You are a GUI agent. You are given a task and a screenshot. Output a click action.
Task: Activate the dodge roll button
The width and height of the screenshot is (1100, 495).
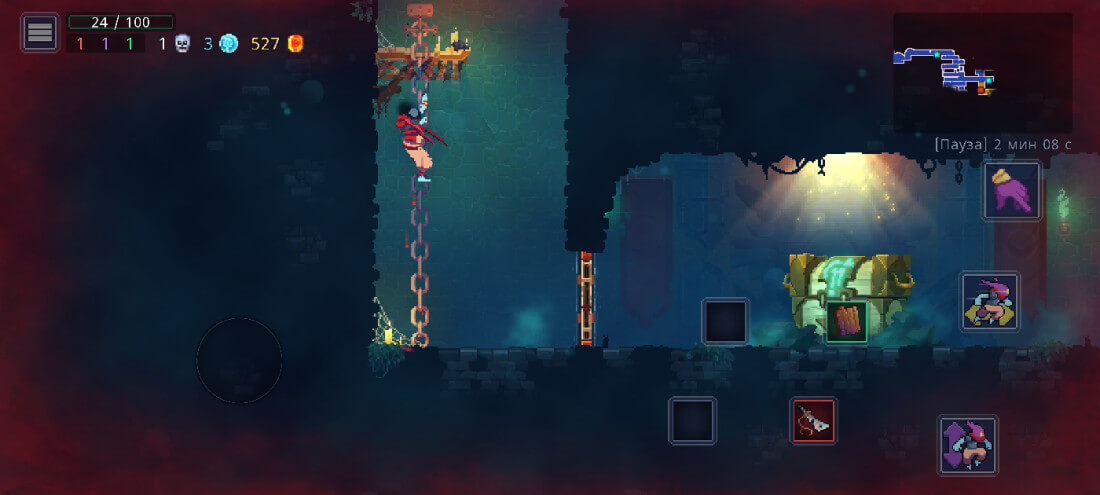[x=990, y=301]
